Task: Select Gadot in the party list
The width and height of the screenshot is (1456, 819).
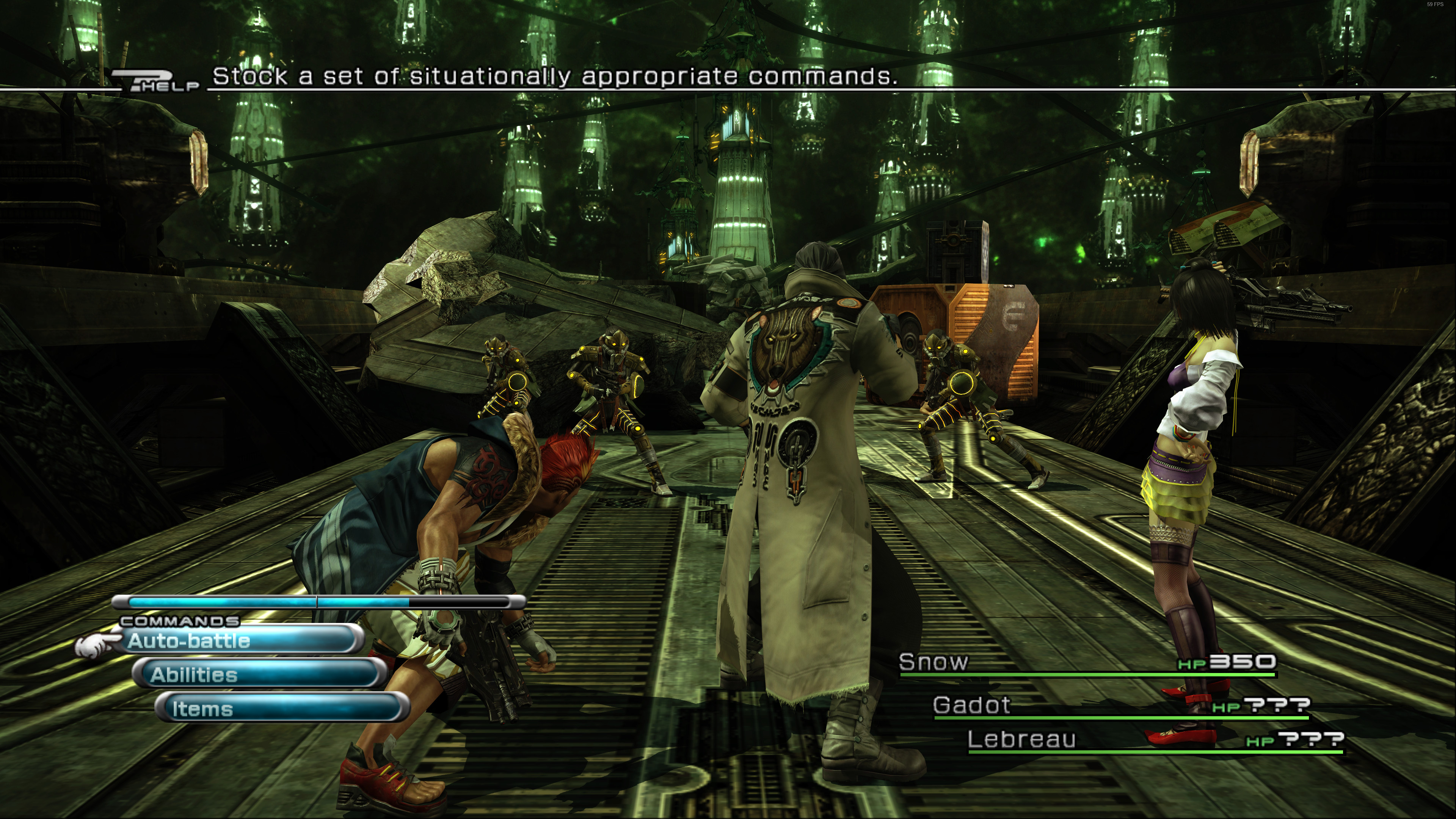Action: (x=971, y=705)
